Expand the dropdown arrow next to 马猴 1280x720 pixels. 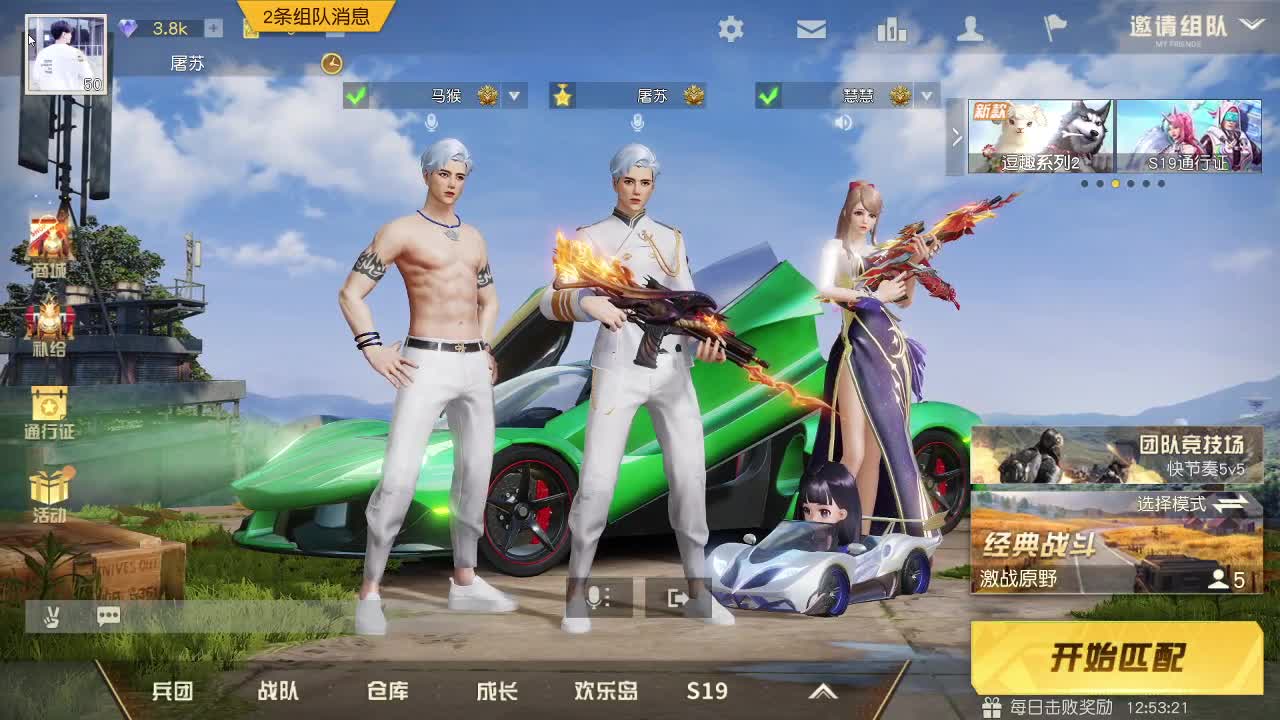(514, 96)
